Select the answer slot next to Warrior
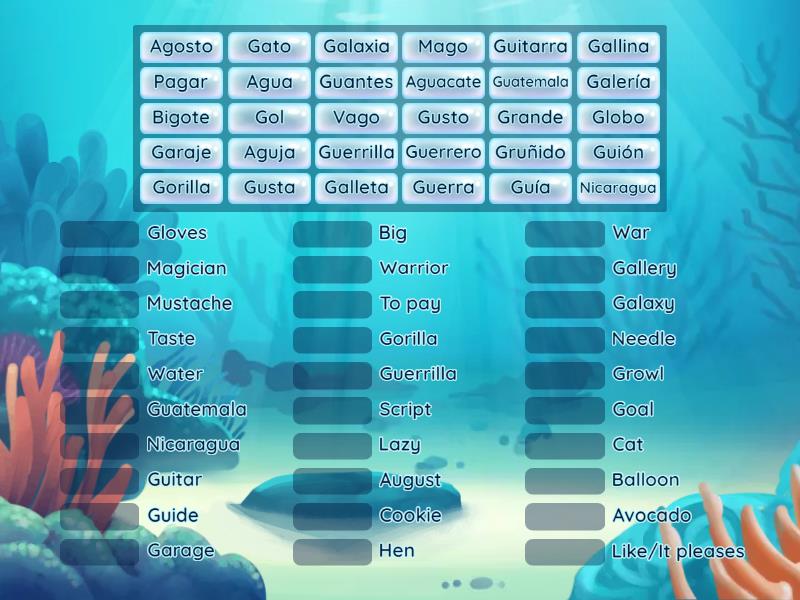 332,269
